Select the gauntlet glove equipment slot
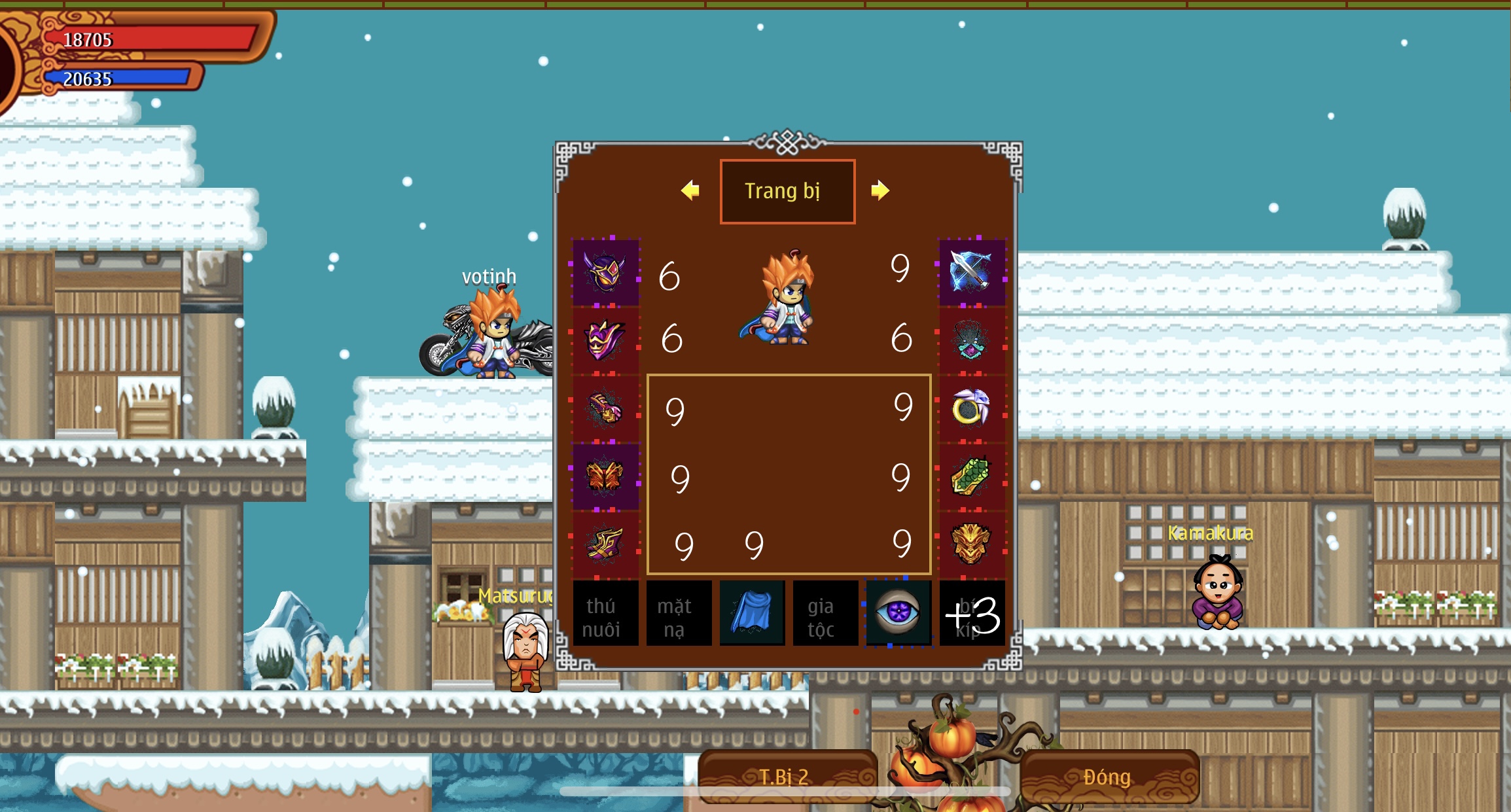The height and width of the screenshot is (812, 1511). [x=605, y=408]
